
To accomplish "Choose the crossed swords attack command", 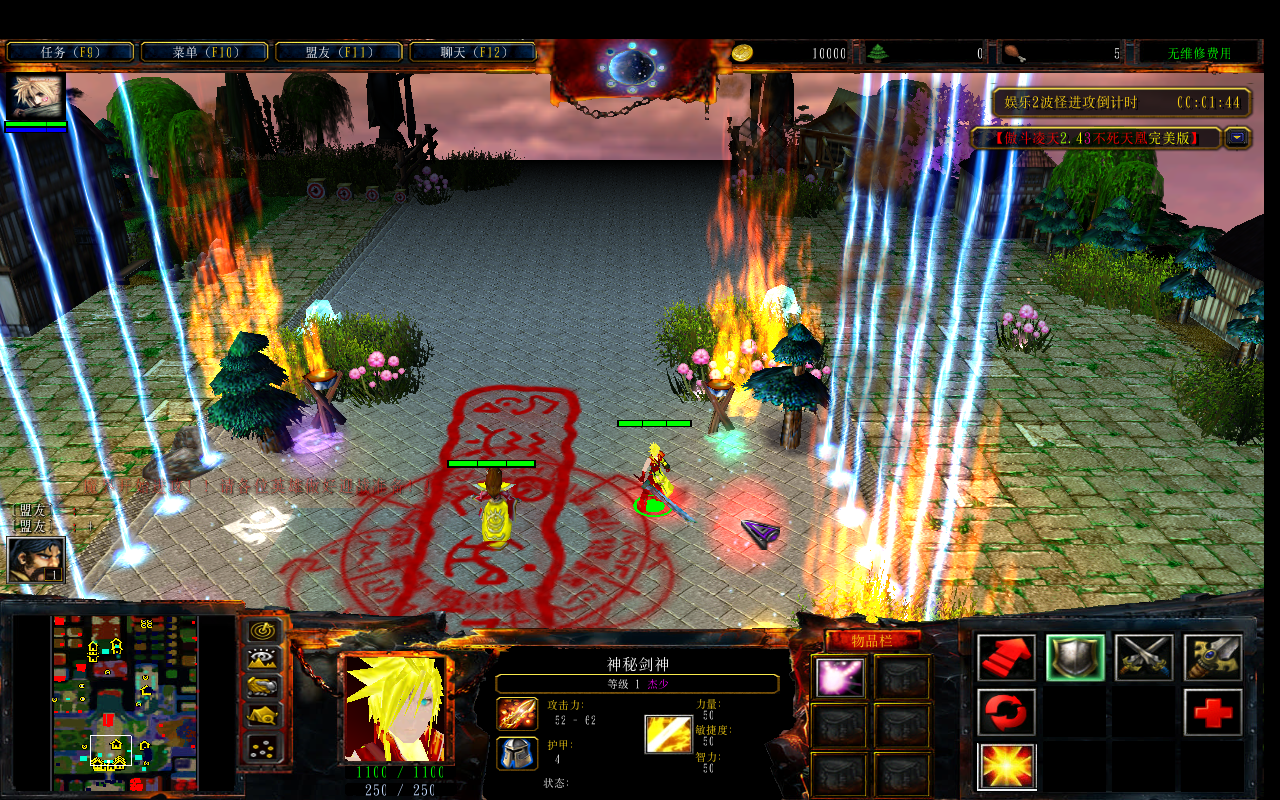I will [x=1144, y=658].
